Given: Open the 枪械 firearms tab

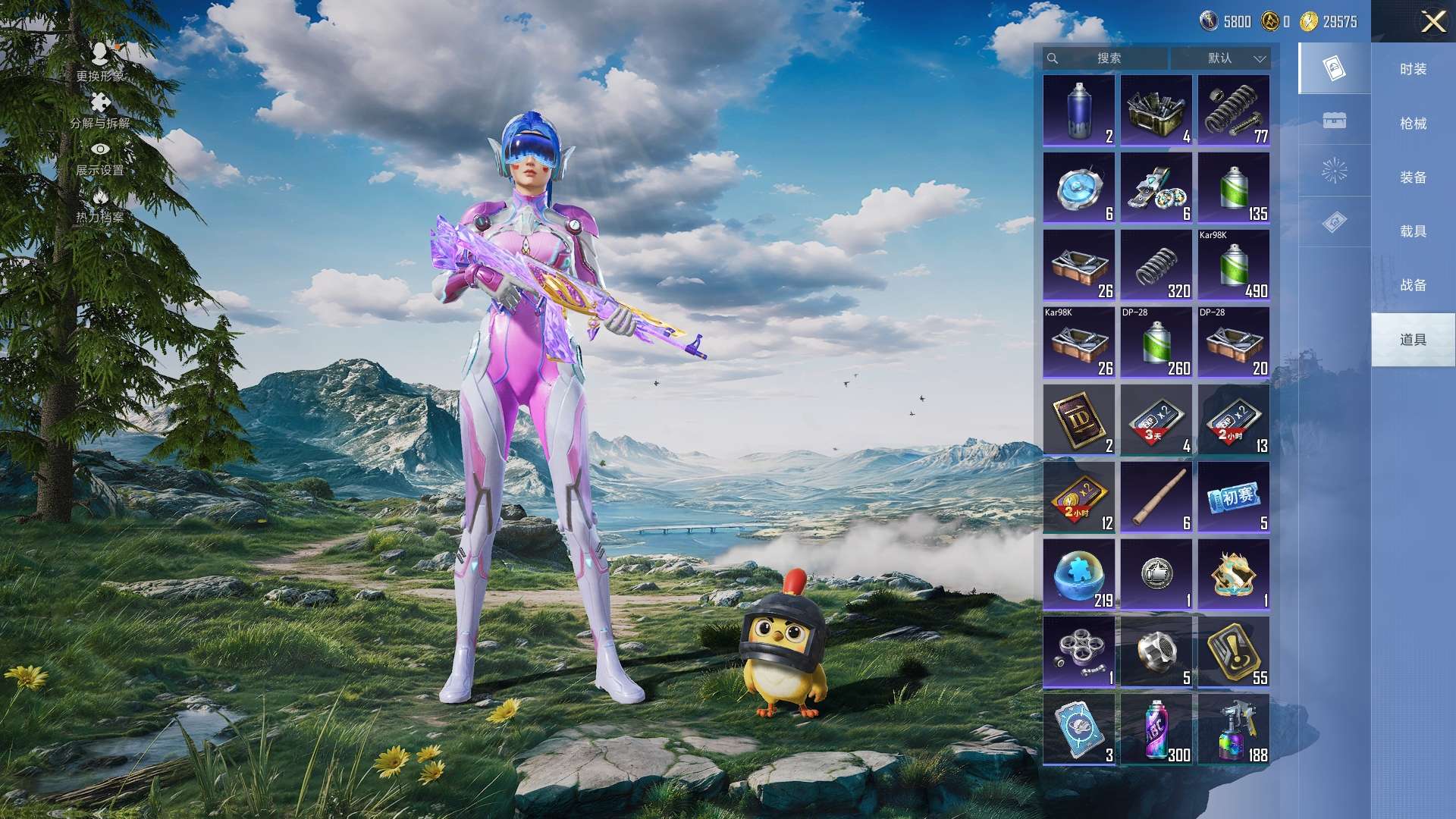Looking at the screenshot, I should click(x=1413, y=124).
